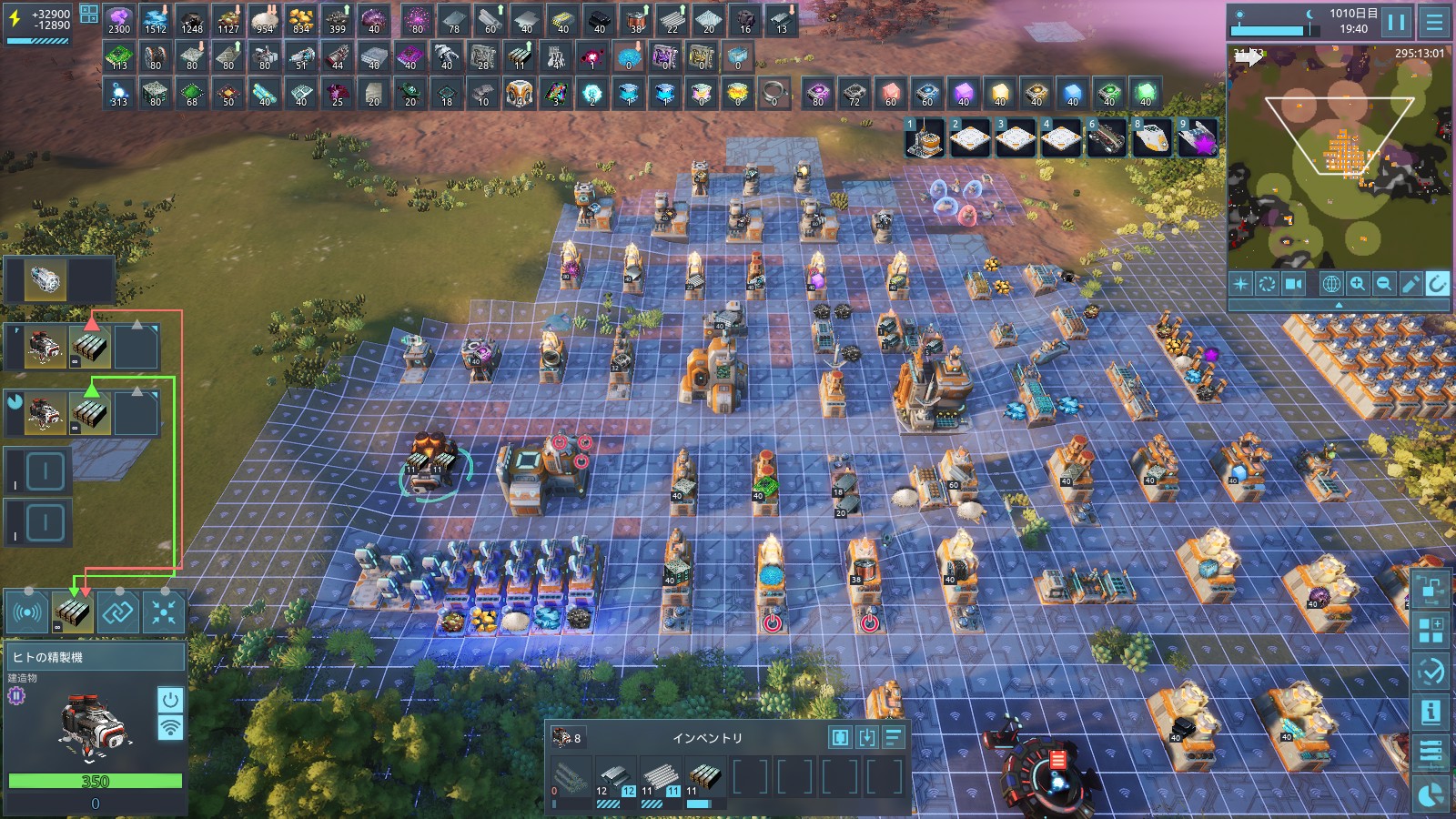1456x819 pixels.
Task: Activate the pencil tool below the minimap
Action: (1410, 284)
